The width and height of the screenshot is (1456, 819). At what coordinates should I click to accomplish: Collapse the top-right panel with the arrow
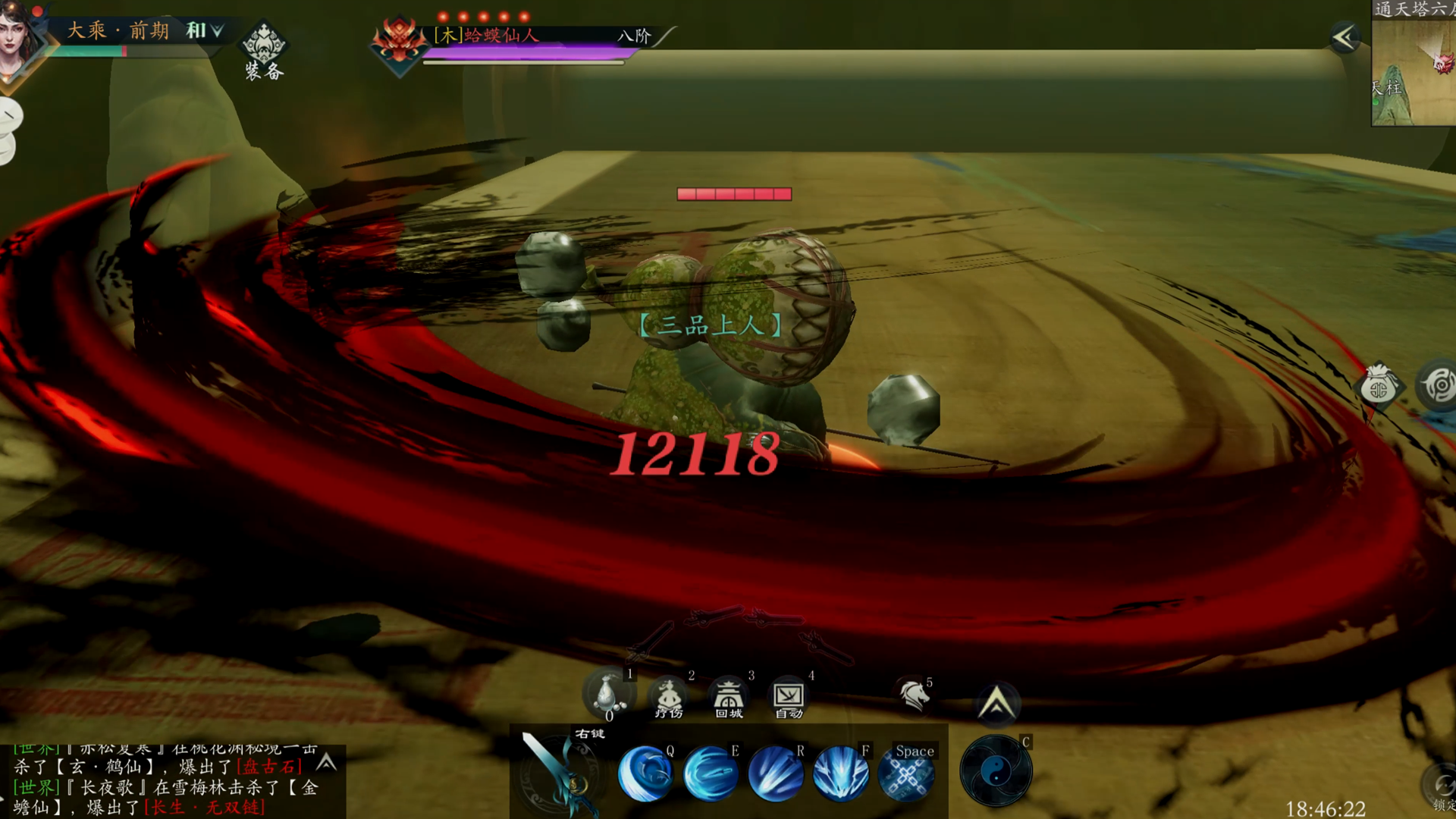pyautogui.click(x=1345, y=37)
